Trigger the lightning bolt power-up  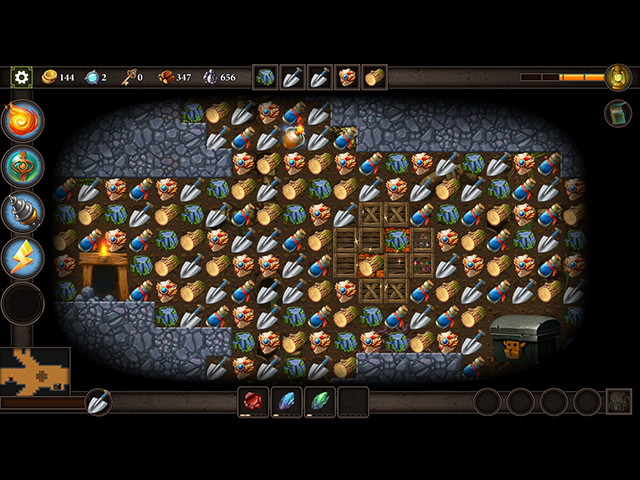pyautogui.click(x=23, y=256)
